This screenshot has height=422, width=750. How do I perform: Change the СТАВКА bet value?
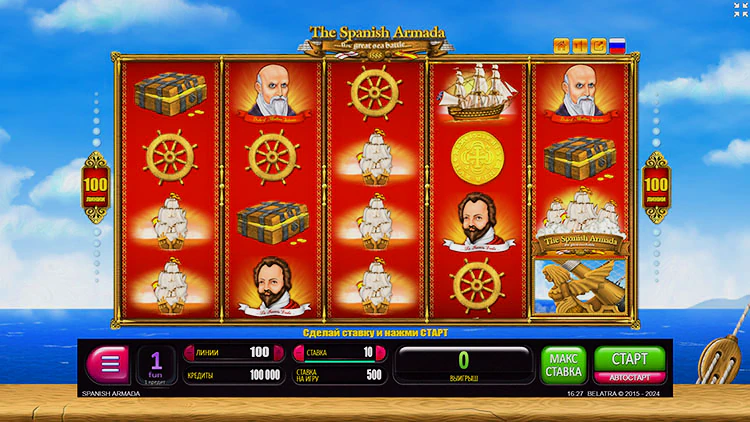coord(337,353)
